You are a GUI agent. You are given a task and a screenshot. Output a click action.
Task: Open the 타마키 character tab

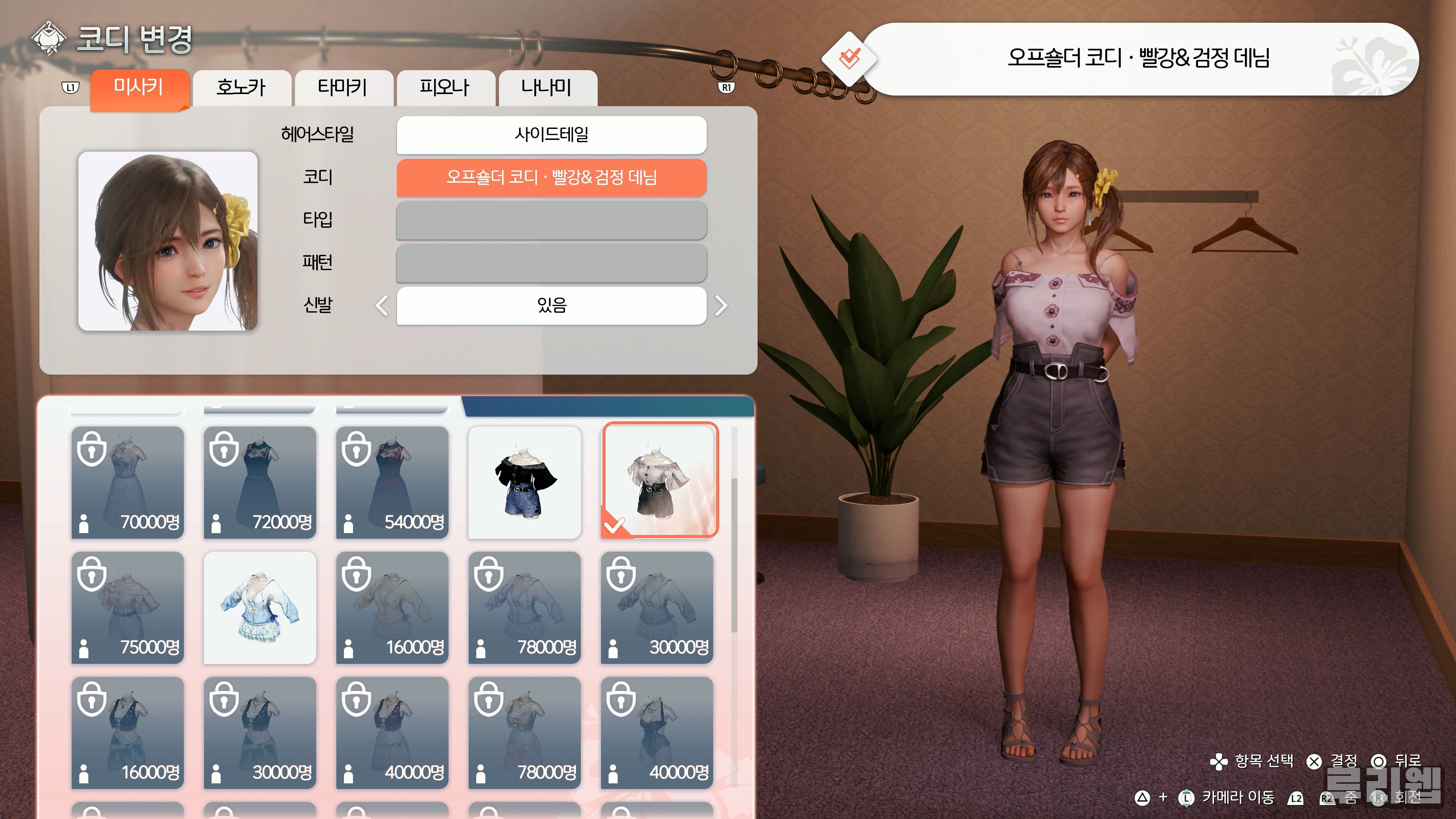tap(343, 88)
